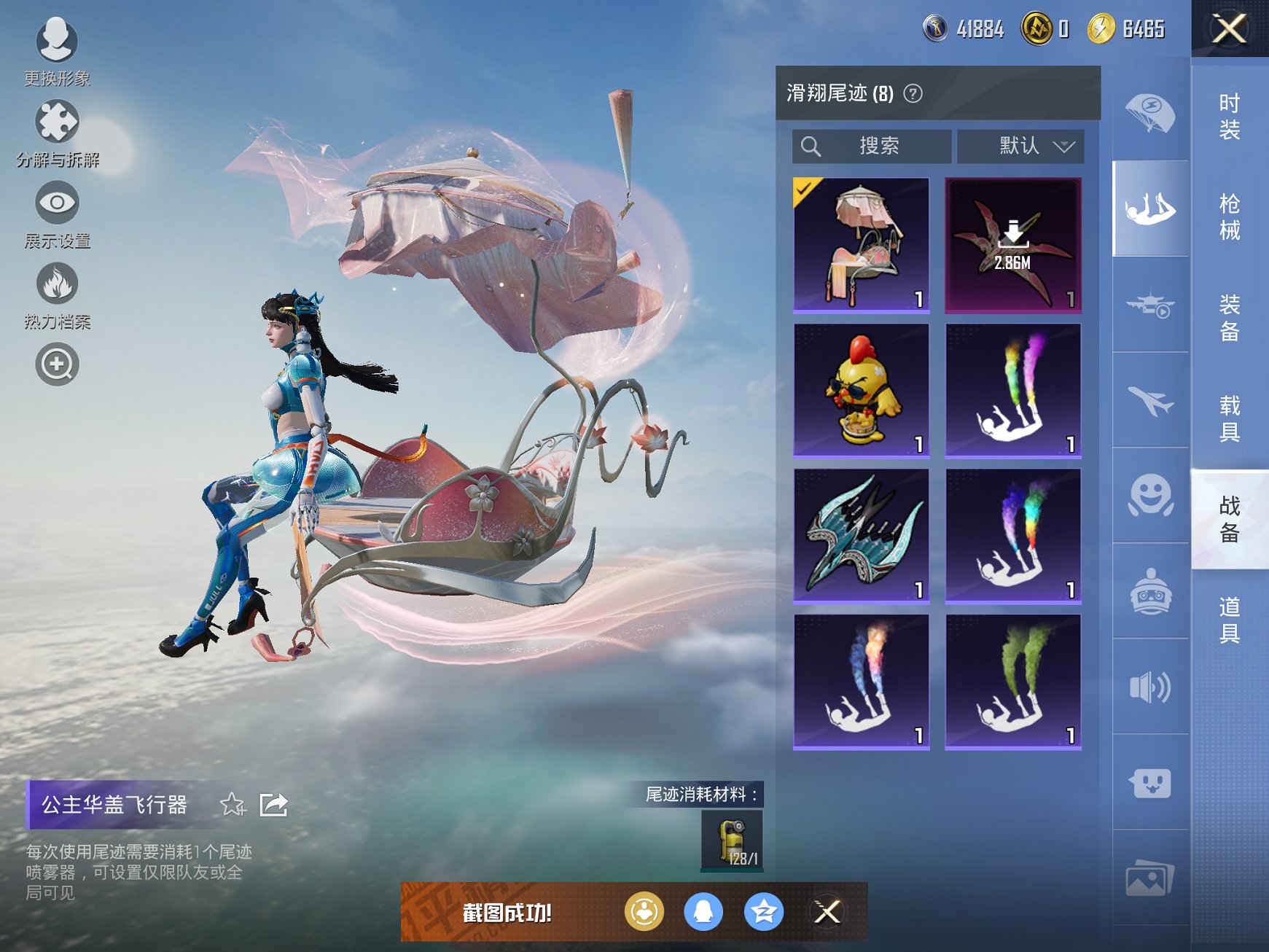Click the magnifier zoom icon on left sidebar

58,364
